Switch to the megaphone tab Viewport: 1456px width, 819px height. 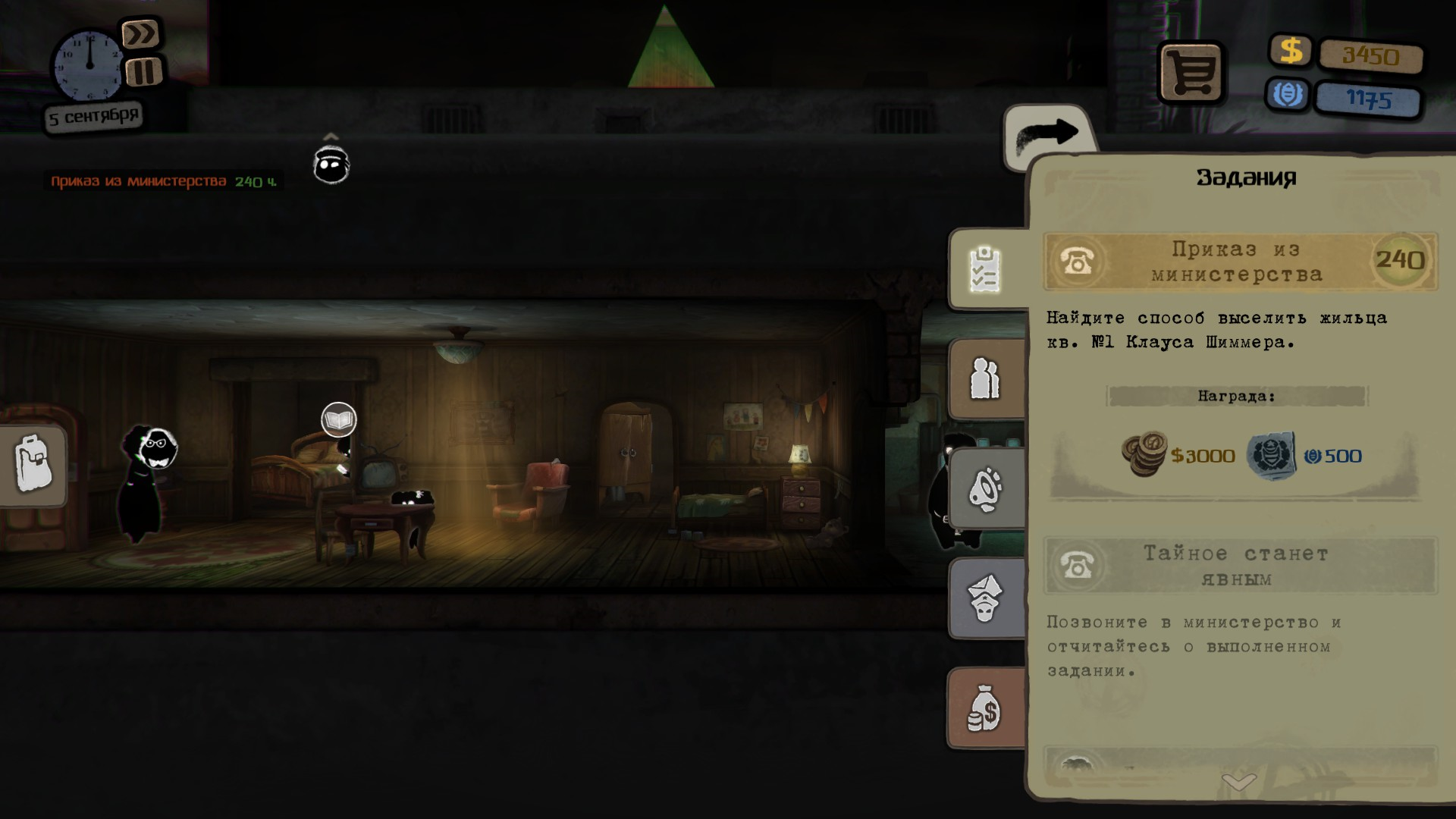(986, 489)
